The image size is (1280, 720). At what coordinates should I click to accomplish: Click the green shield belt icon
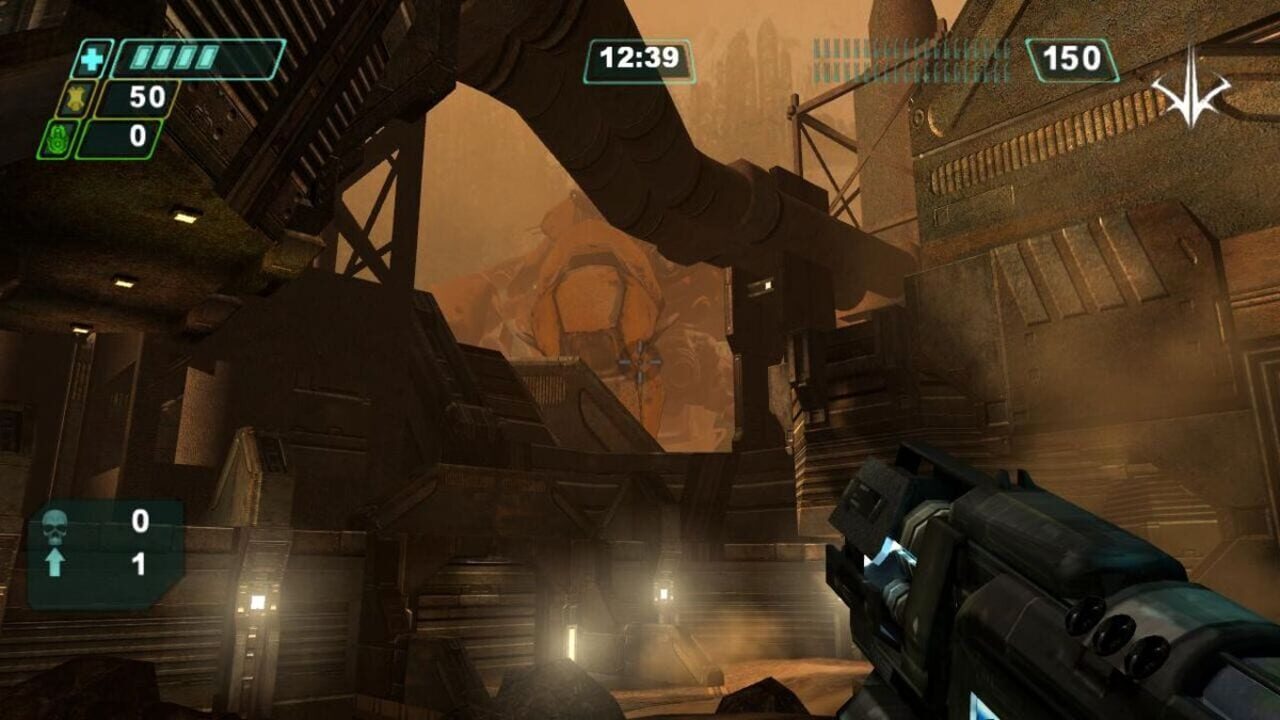click(x=55, y=139)
